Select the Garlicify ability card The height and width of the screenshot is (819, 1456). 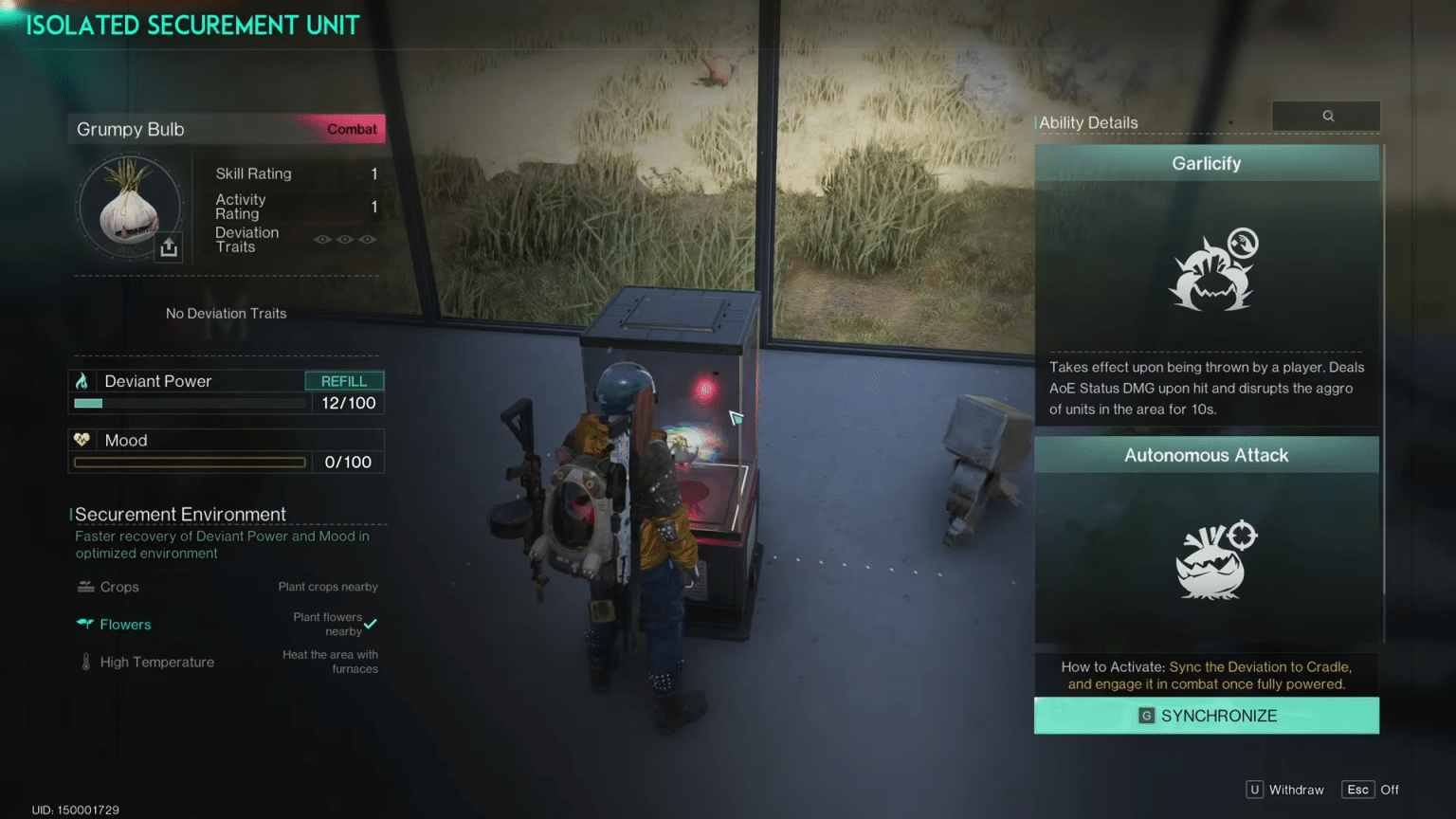(1206, 284)
